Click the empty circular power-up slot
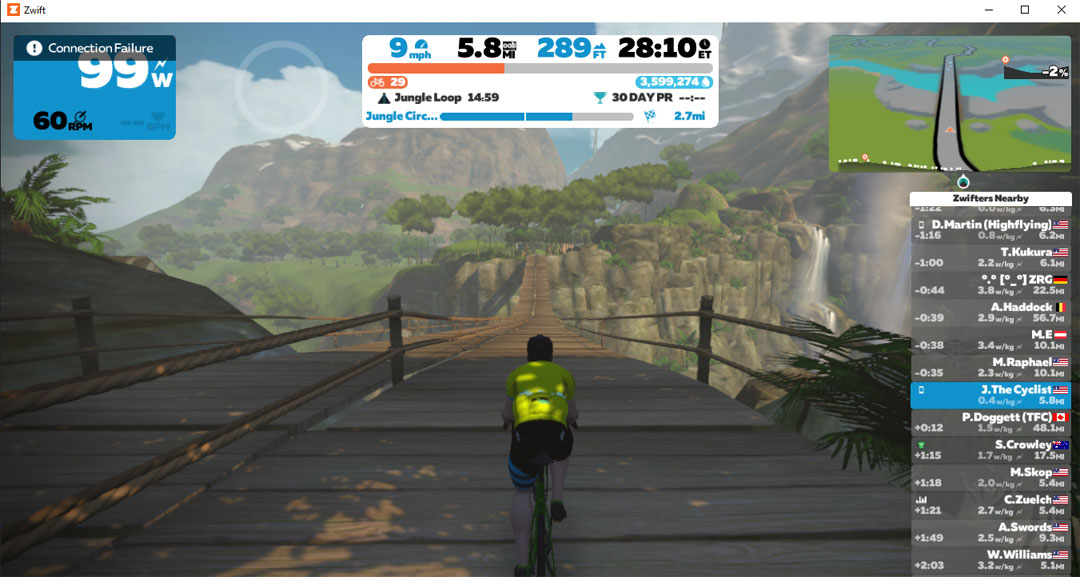This screenshot has height=577, width=1080. tap(281, 87)
